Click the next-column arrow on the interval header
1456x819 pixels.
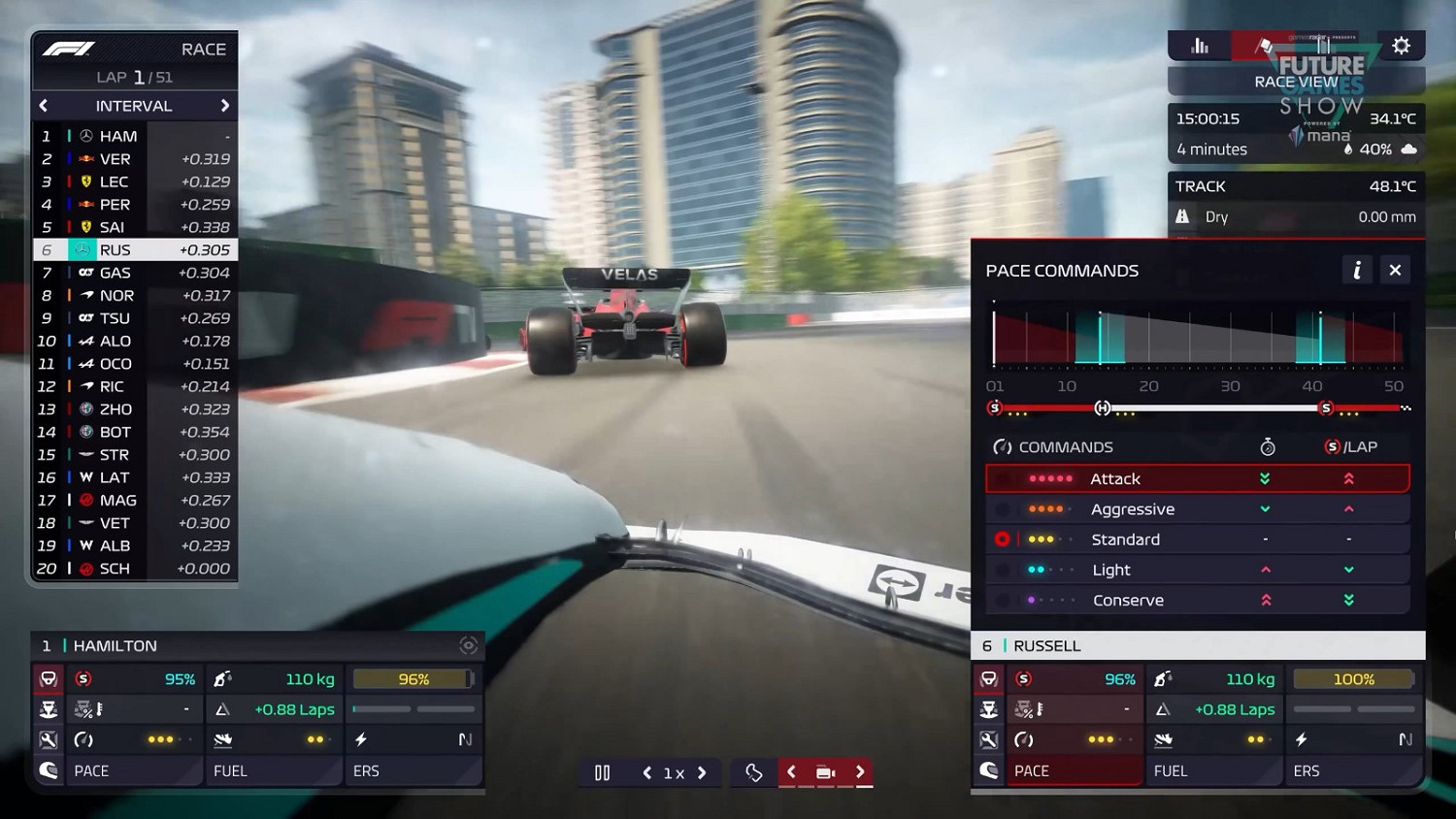coord(224,106)
